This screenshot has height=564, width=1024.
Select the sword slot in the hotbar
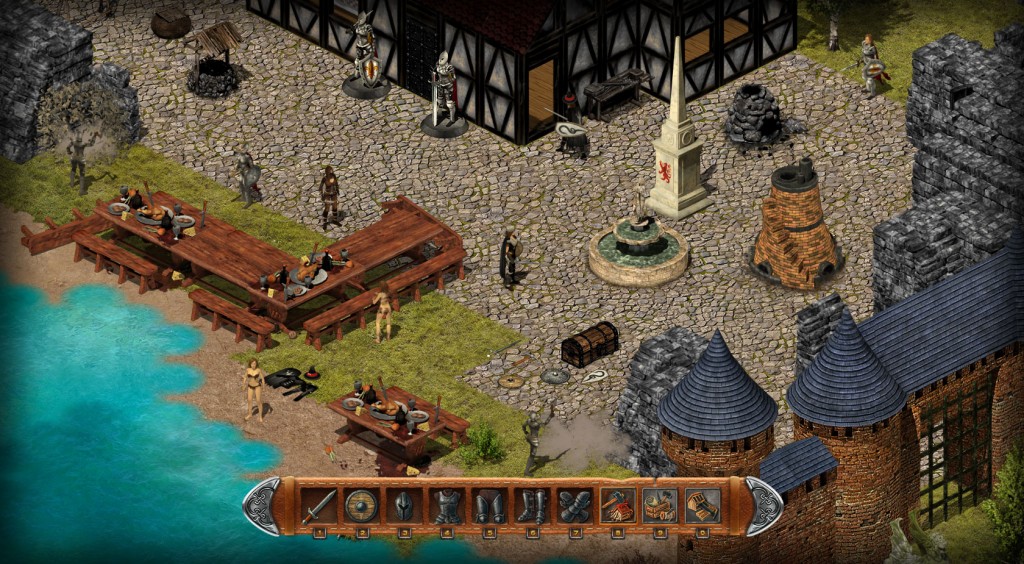pos(319,506)
